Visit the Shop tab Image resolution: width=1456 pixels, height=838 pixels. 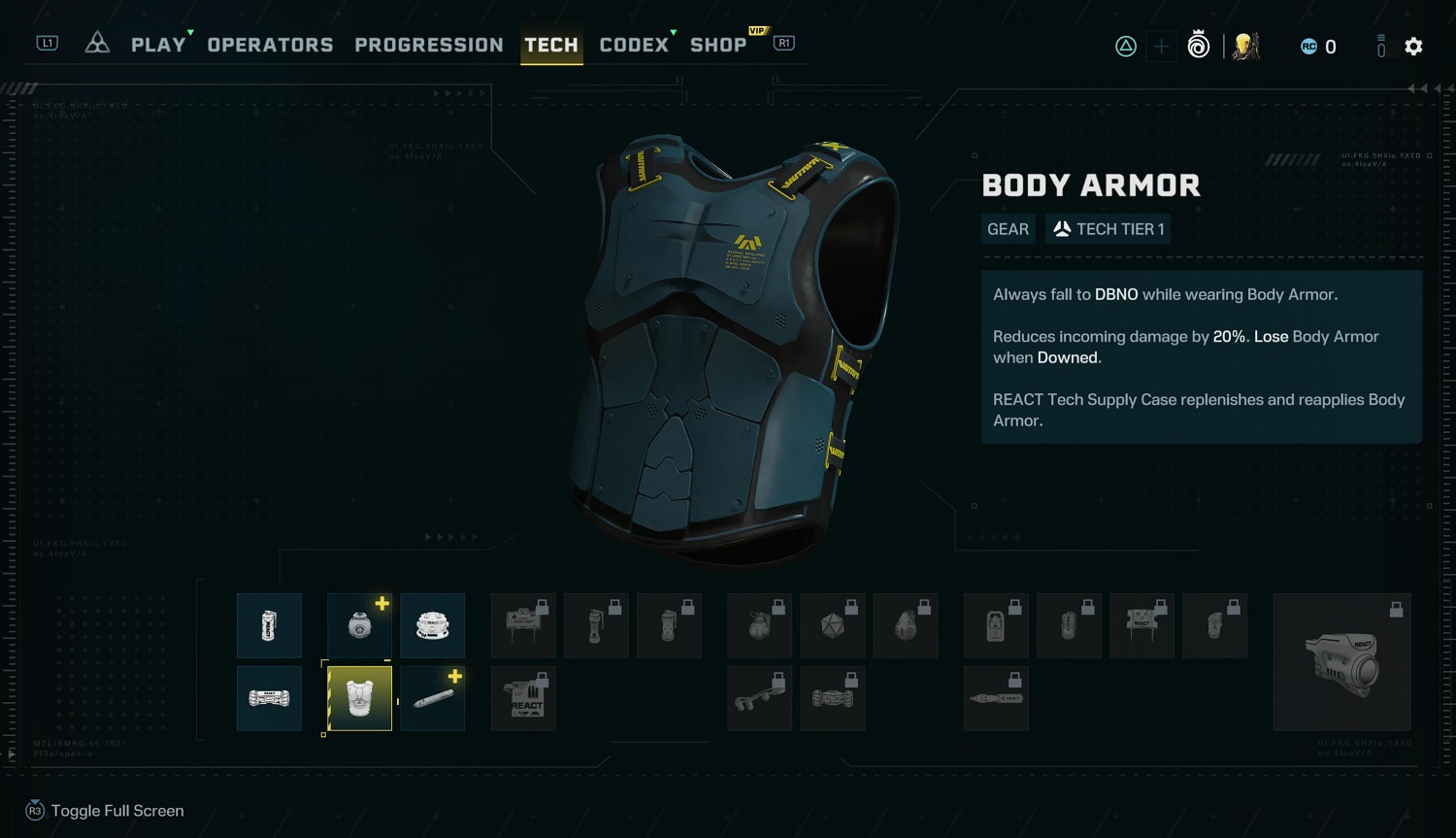pos(718,45)
